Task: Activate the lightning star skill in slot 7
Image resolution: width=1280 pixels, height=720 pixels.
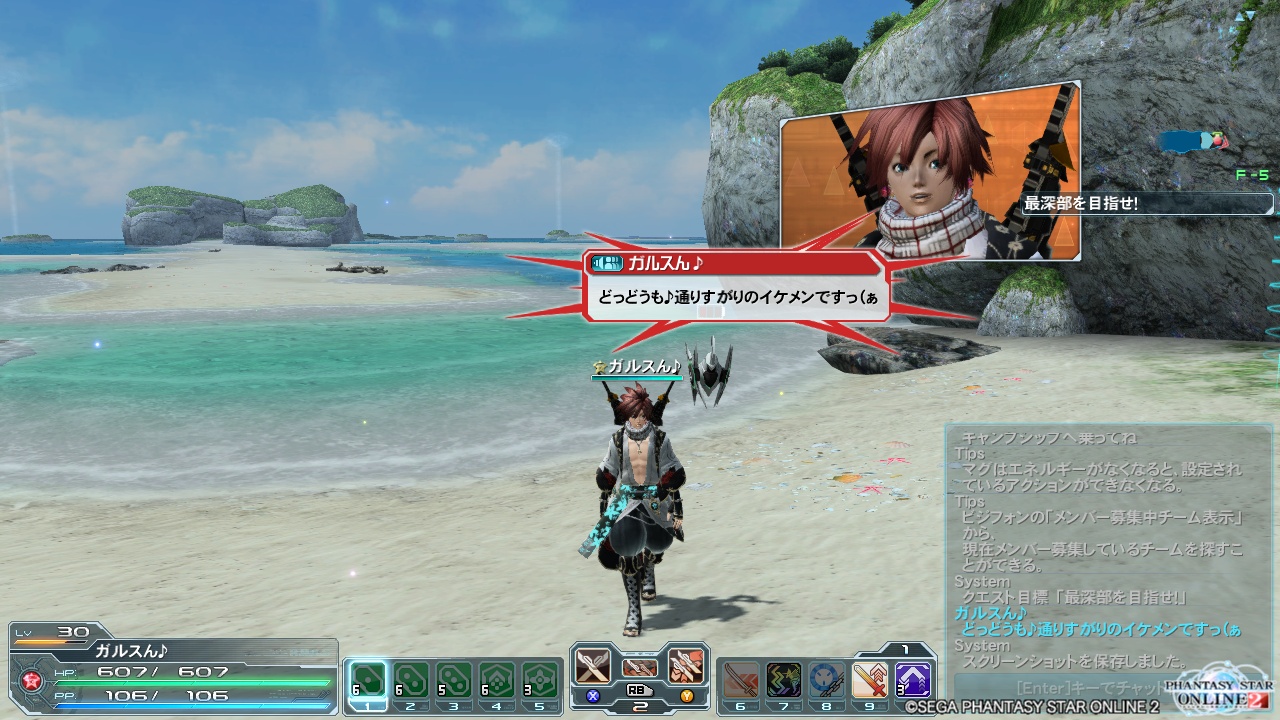Action: (784, 680)
